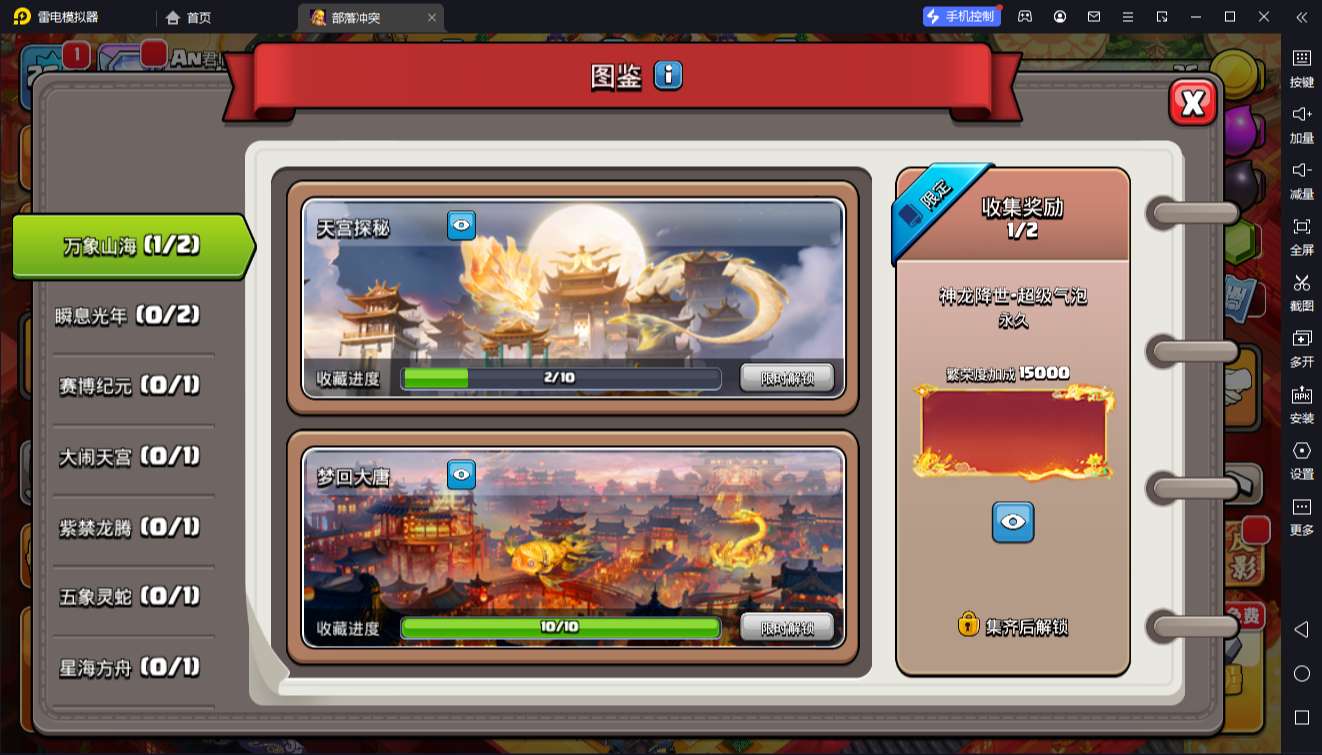Preview 梦回大唐 scene with its eye icon
This screenshot has width=1322, height=755.
tap(459, 474)
